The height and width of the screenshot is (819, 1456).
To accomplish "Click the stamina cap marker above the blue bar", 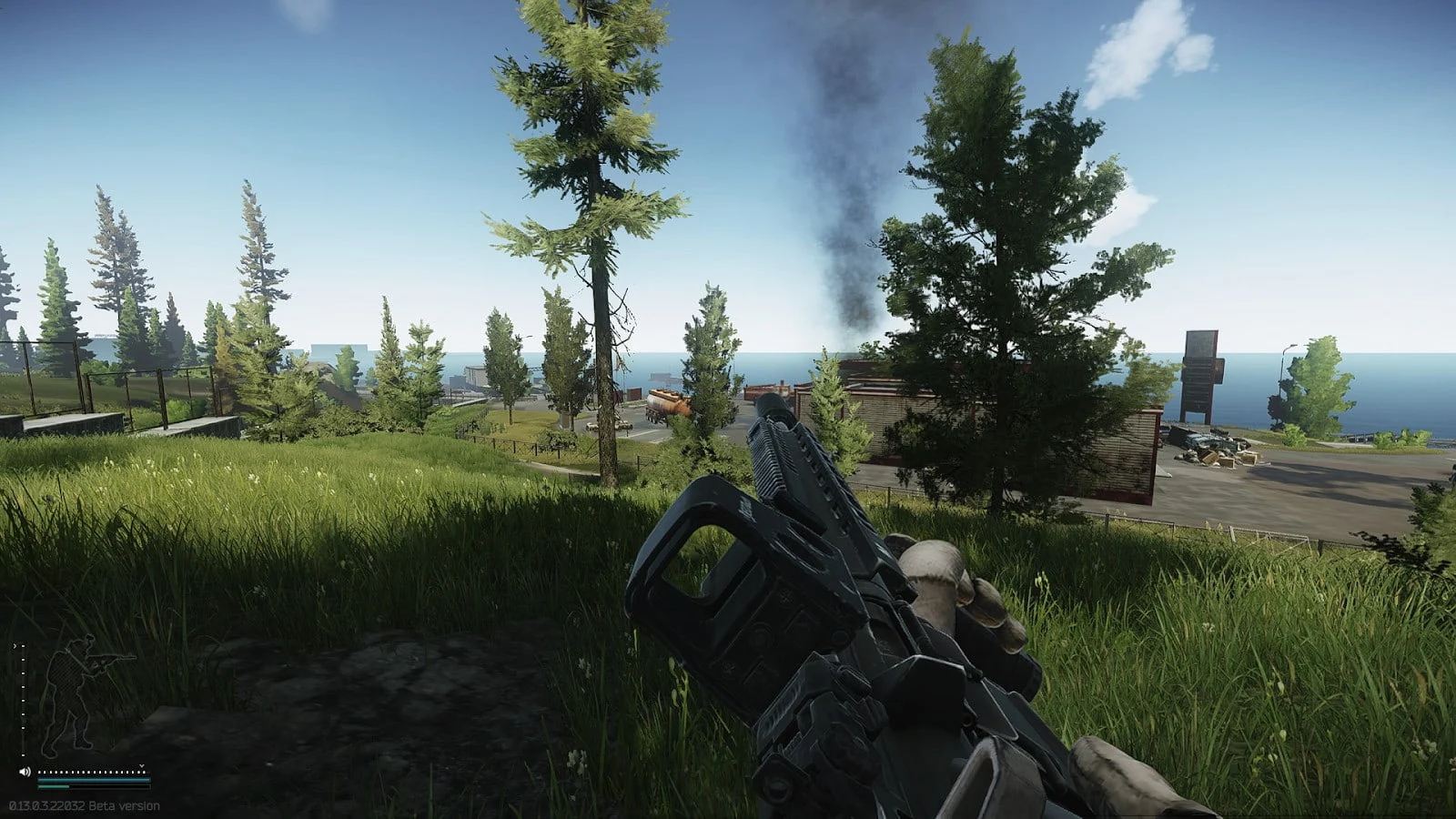I will (142, 766).
